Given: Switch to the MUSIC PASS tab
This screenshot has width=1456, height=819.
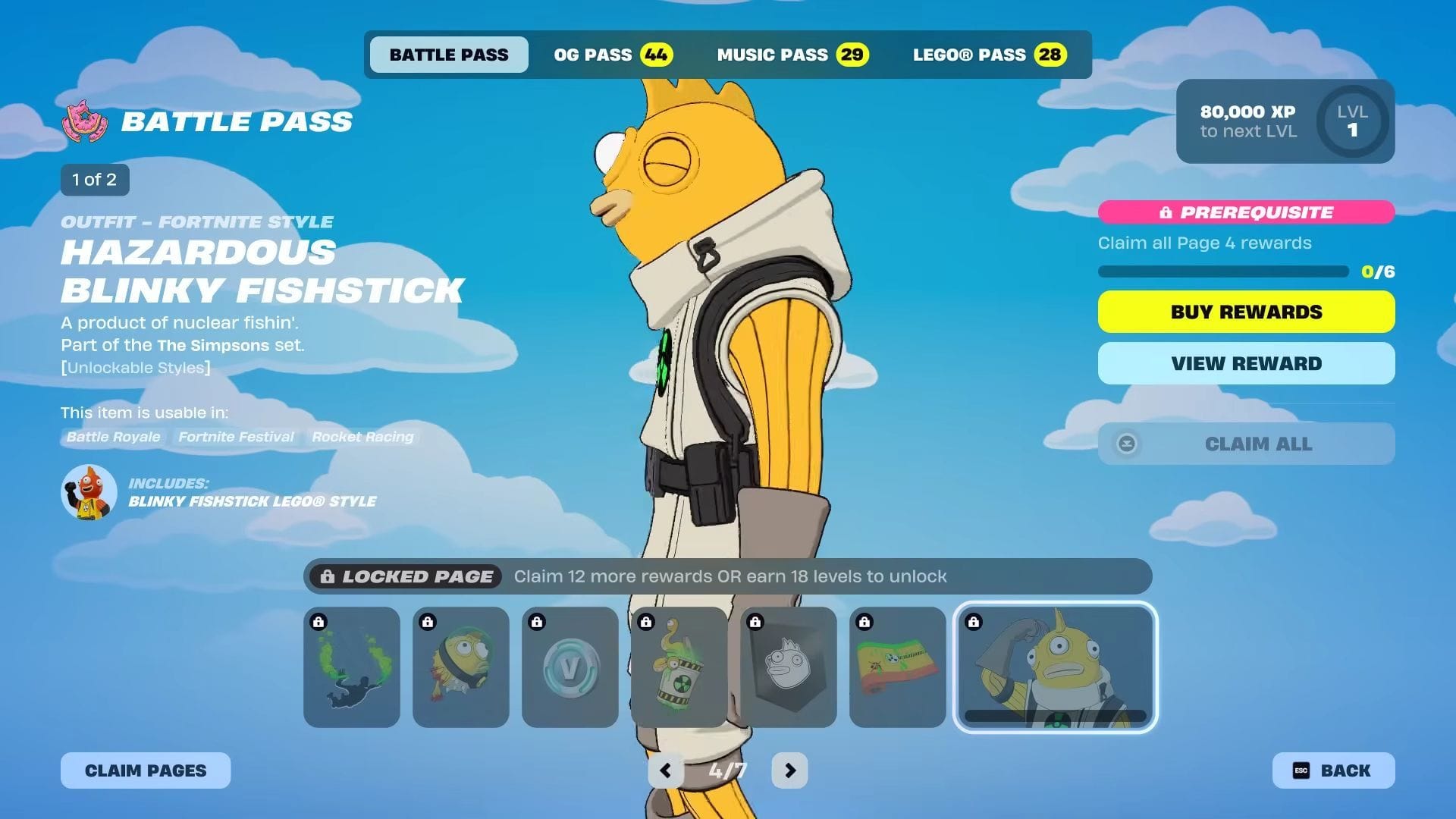Looking at the screenshot, I should (792, 54).
